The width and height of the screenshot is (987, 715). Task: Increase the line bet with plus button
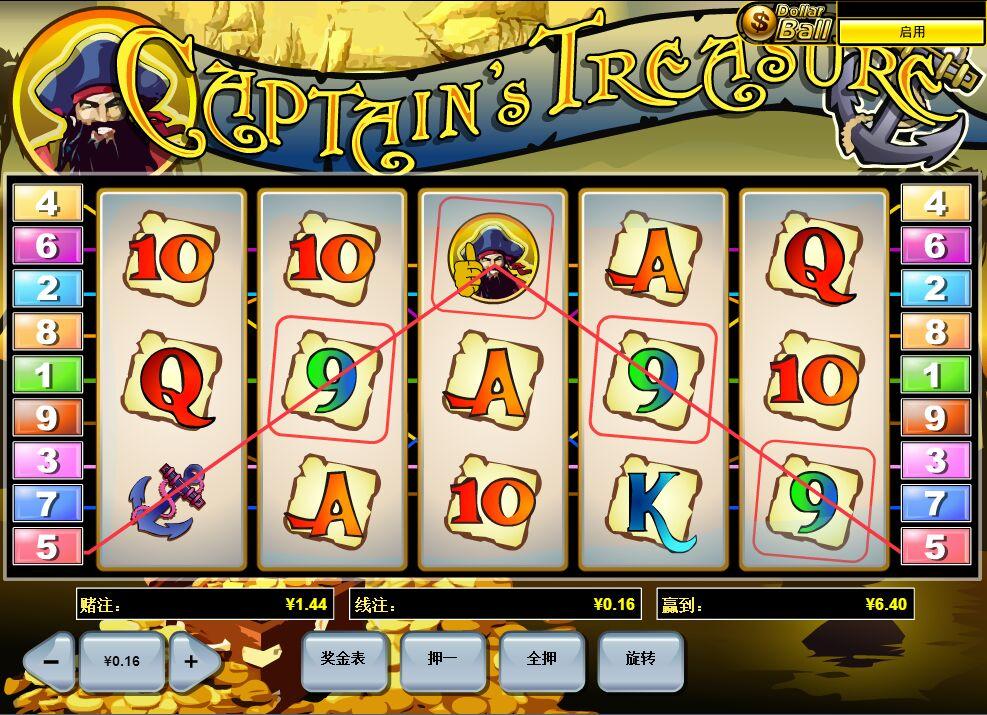point(191,662)
